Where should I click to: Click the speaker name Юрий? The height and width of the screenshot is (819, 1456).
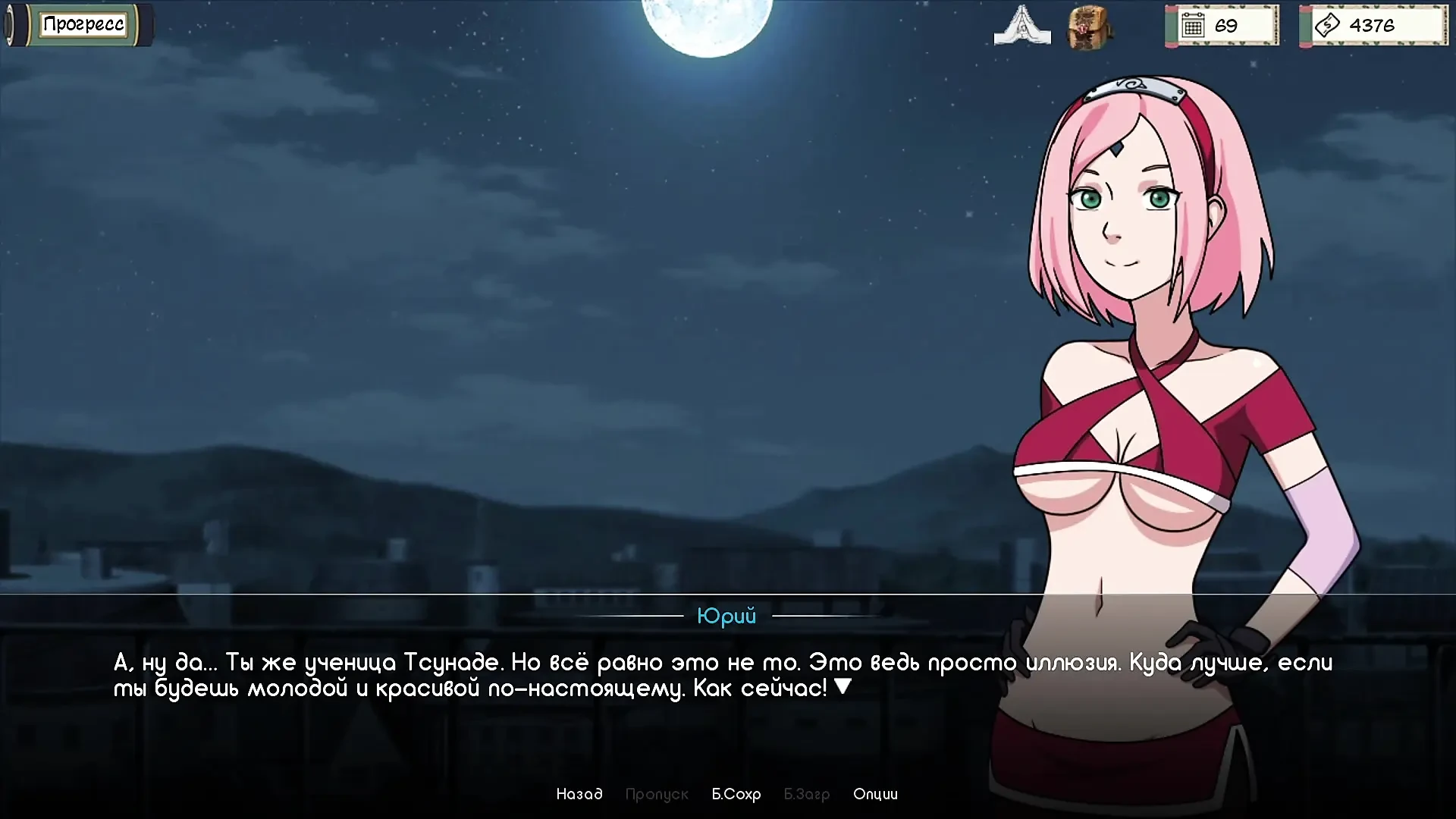click(726, 617)
